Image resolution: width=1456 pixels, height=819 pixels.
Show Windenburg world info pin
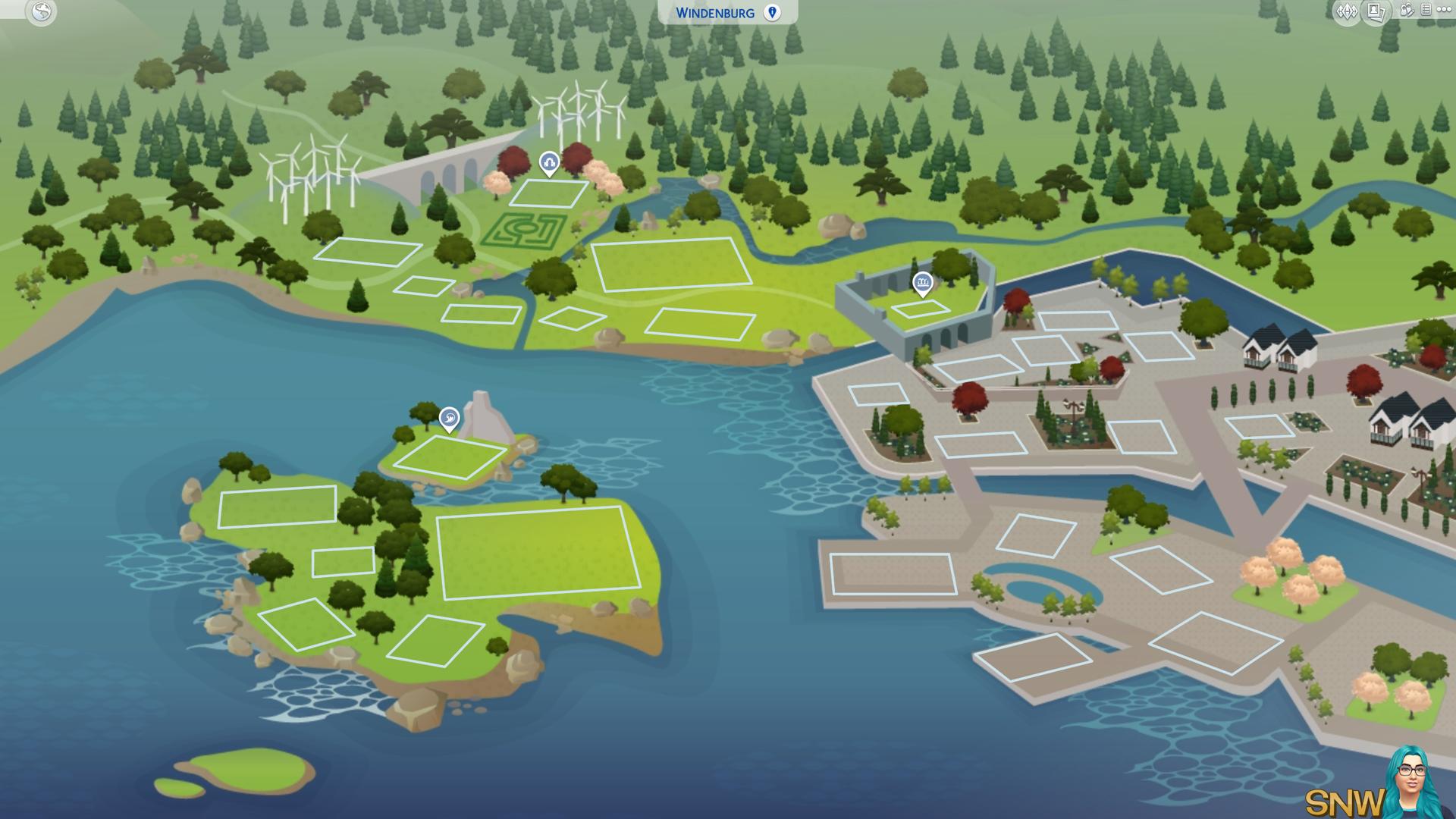click(772, 13)
